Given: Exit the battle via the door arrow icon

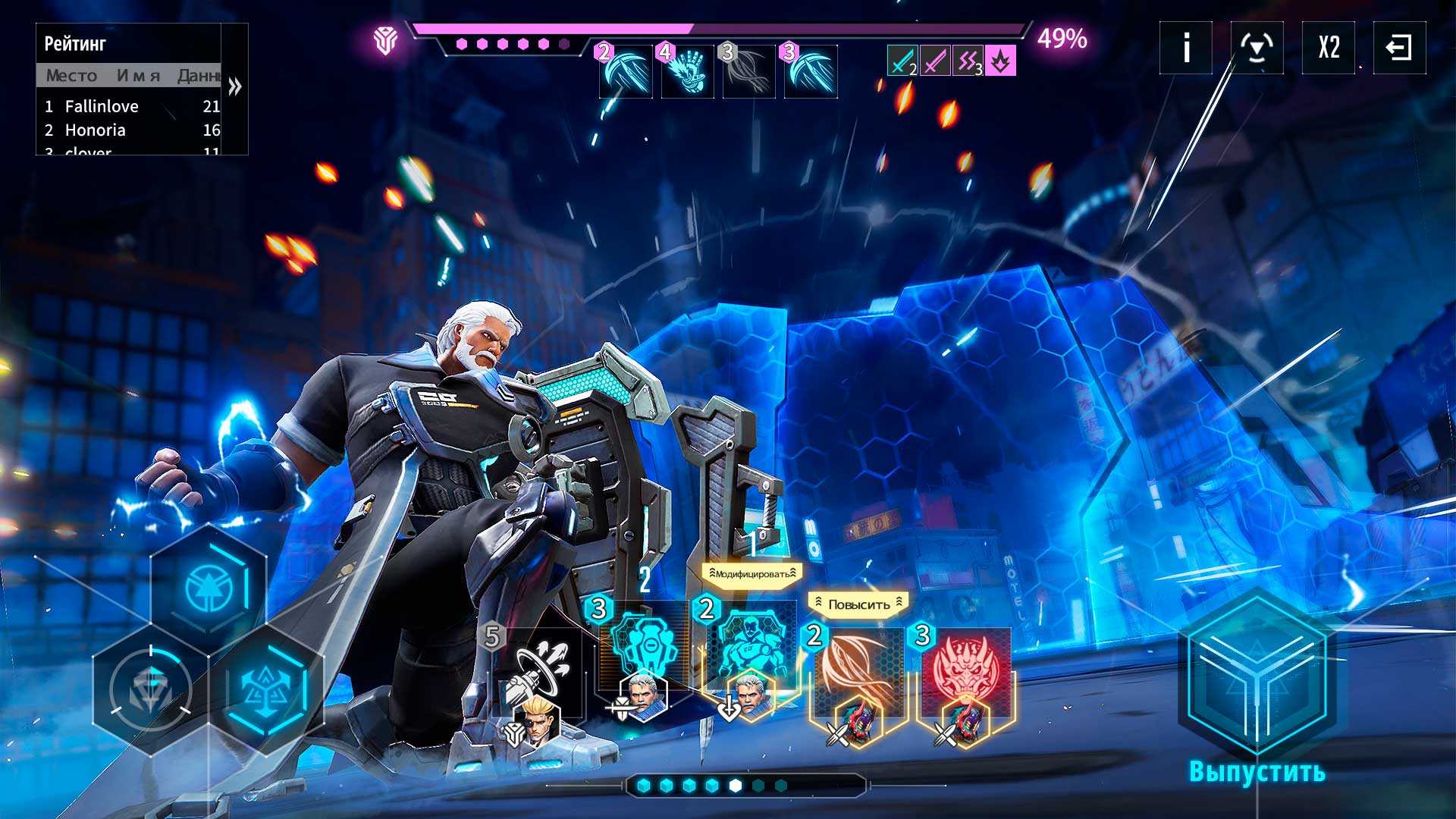Looking at the screenshot, I should (x=1399, y=48).
